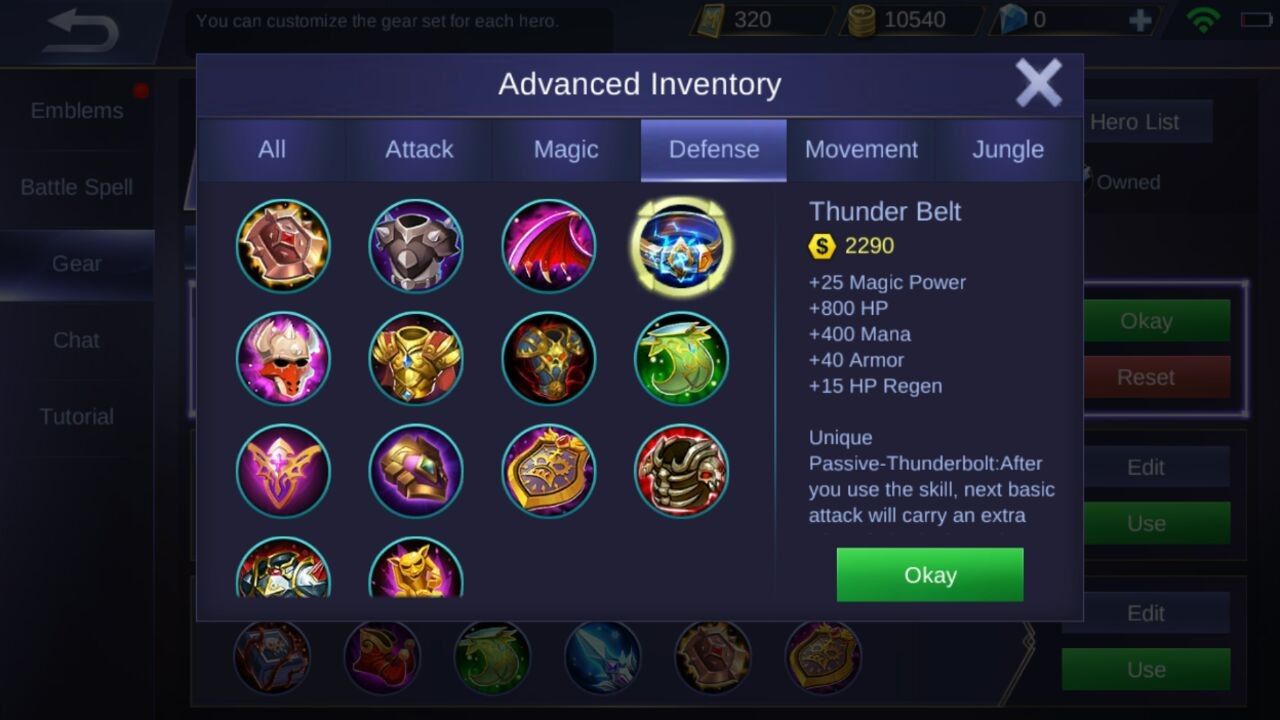1280x720 pixels.
Task: Select the golden breastplate defense item
Action: click(416, 359)
